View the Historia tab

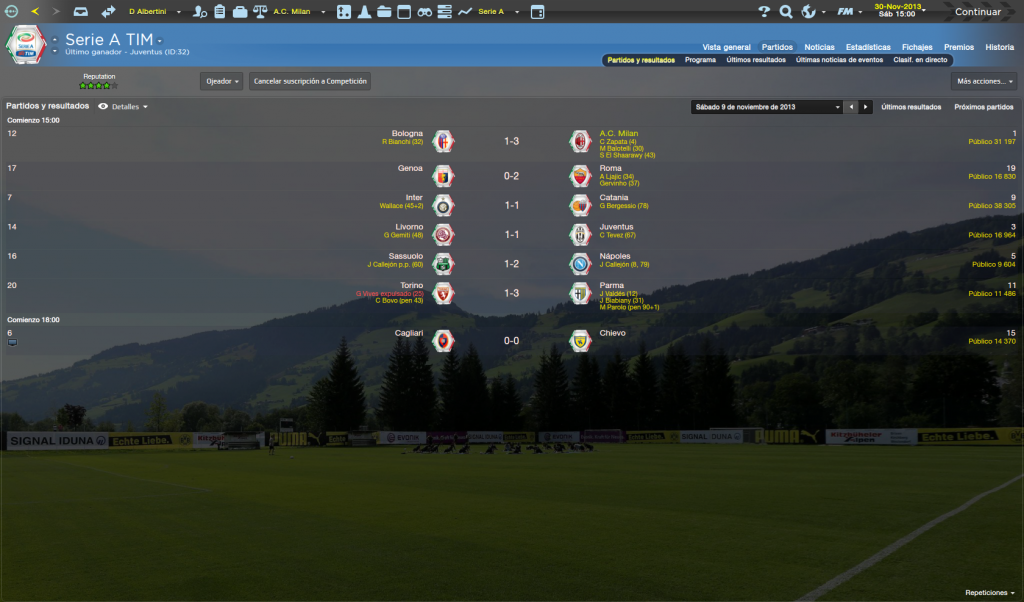tap(999, 47)
